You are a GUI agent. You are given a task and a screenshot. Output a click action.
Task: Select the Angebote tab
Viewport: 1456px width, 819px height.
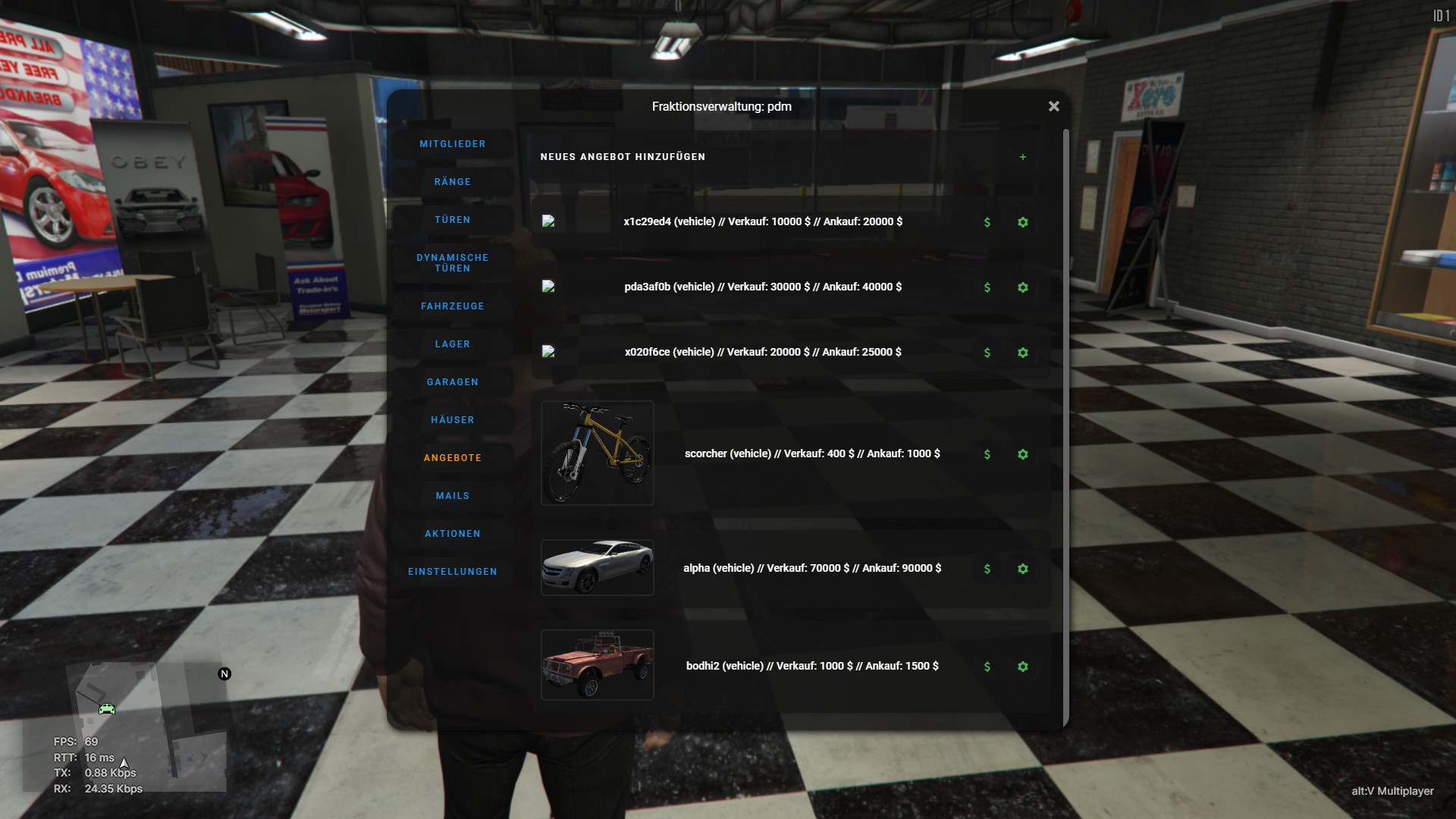tap(453, 458)
